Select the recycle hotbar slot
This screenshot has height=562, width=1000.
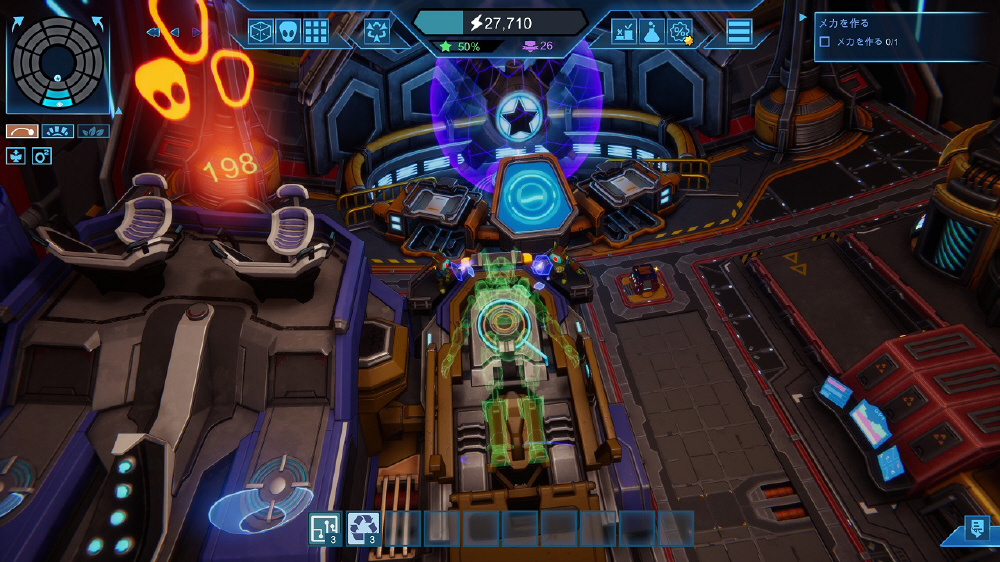363,528
